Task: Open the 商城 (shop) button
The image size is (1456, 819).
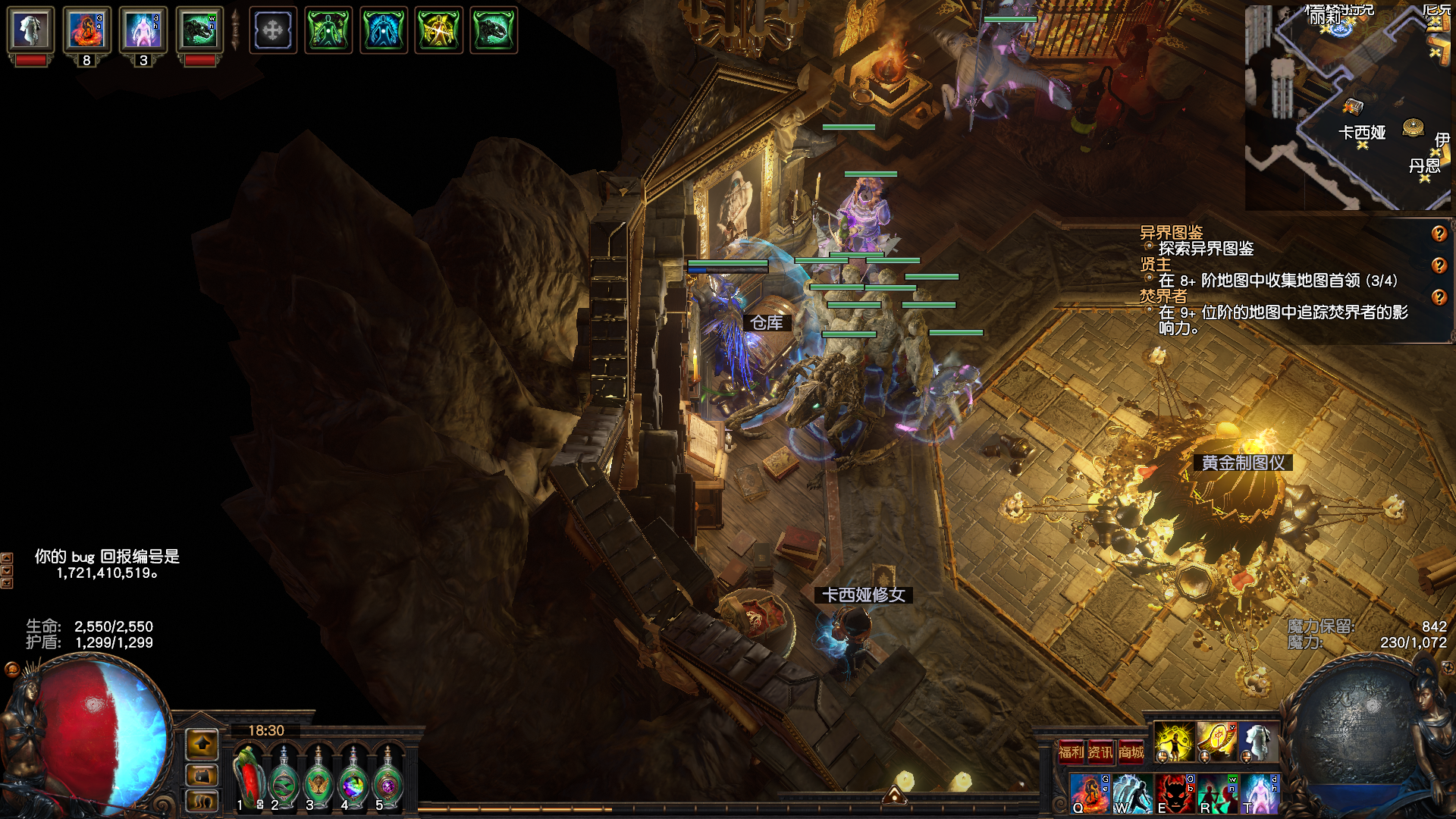Action: [x=1131, y=752]
